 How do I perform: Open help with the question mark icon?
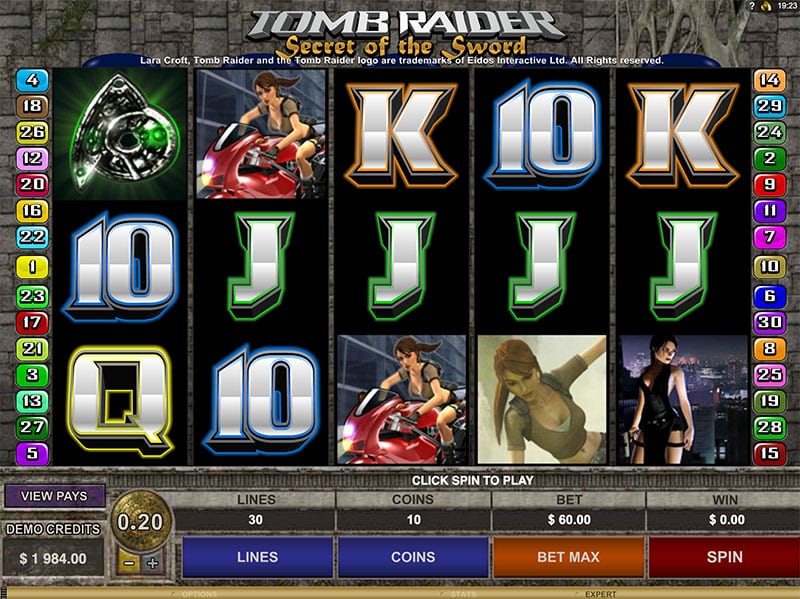(x=750, y=6)
